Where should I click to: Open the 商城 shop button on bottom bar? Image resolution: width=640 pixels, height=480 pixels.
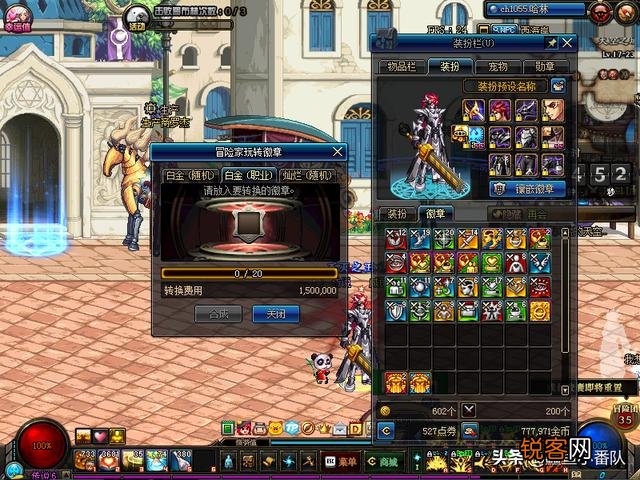click(x=385, y=461)
